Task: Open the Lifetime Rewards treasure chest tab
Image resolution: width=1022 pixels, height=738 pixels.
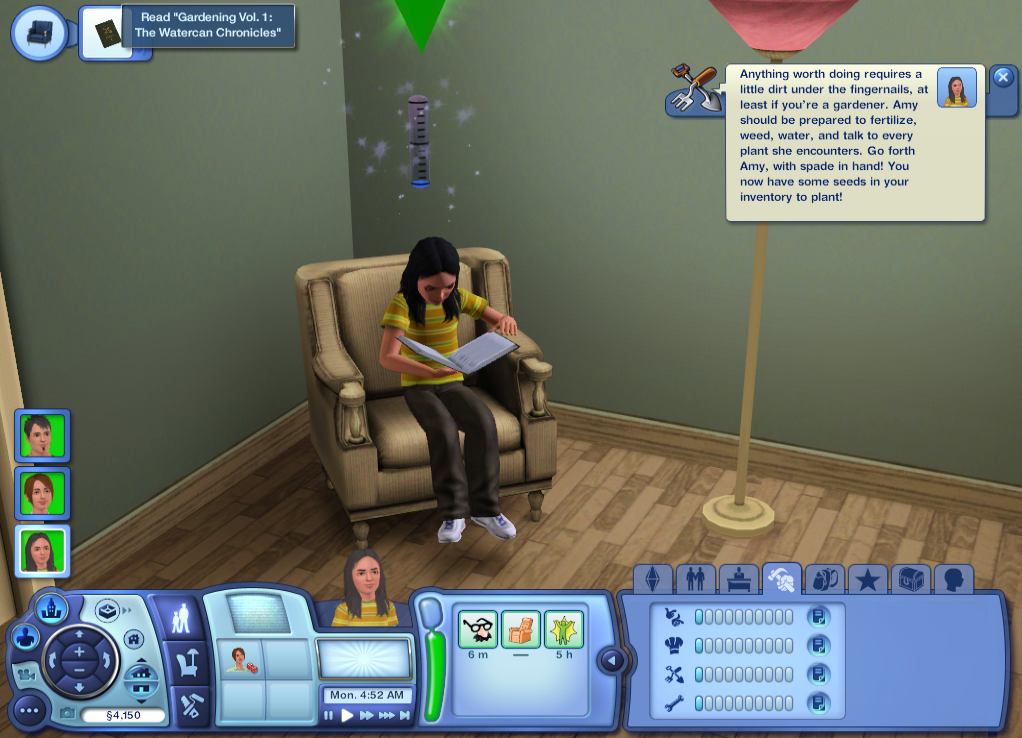Action: click(910, 579)
